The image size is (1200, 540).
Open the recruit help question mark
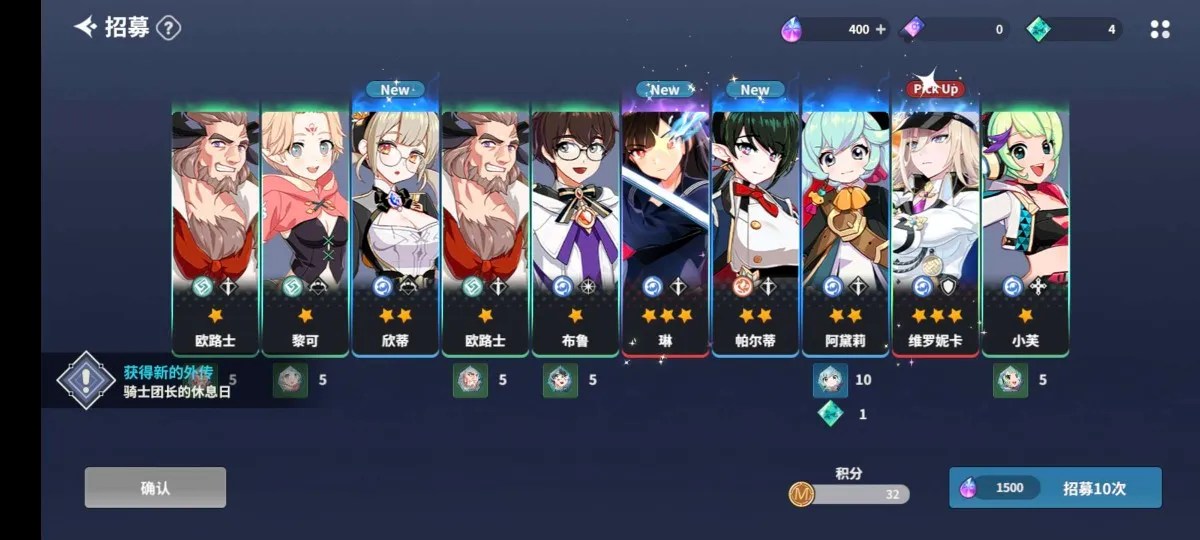click(169, 28)
